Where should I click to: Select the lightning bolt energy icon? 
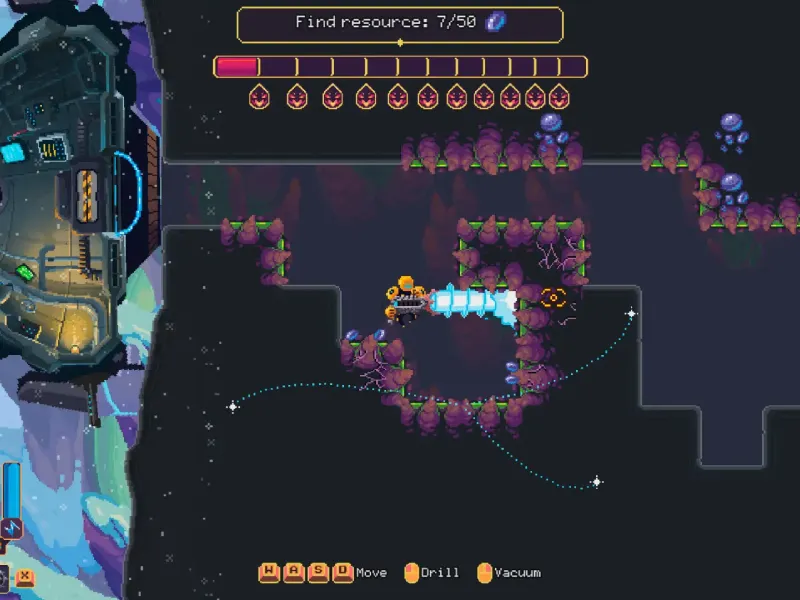click(12, 527)
